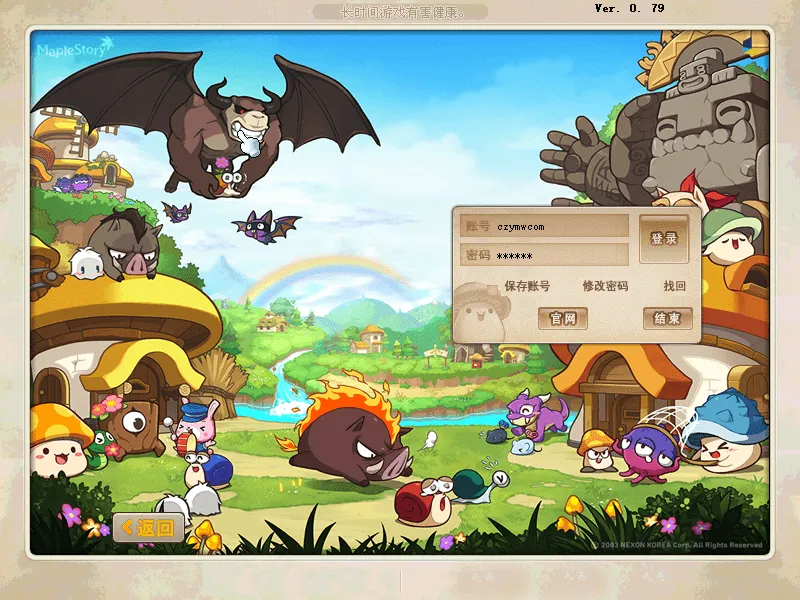The height and width of the screenshot is (600, 800).
Task: Toggle the 保存账号 save account option
Action: click(526, 286)
